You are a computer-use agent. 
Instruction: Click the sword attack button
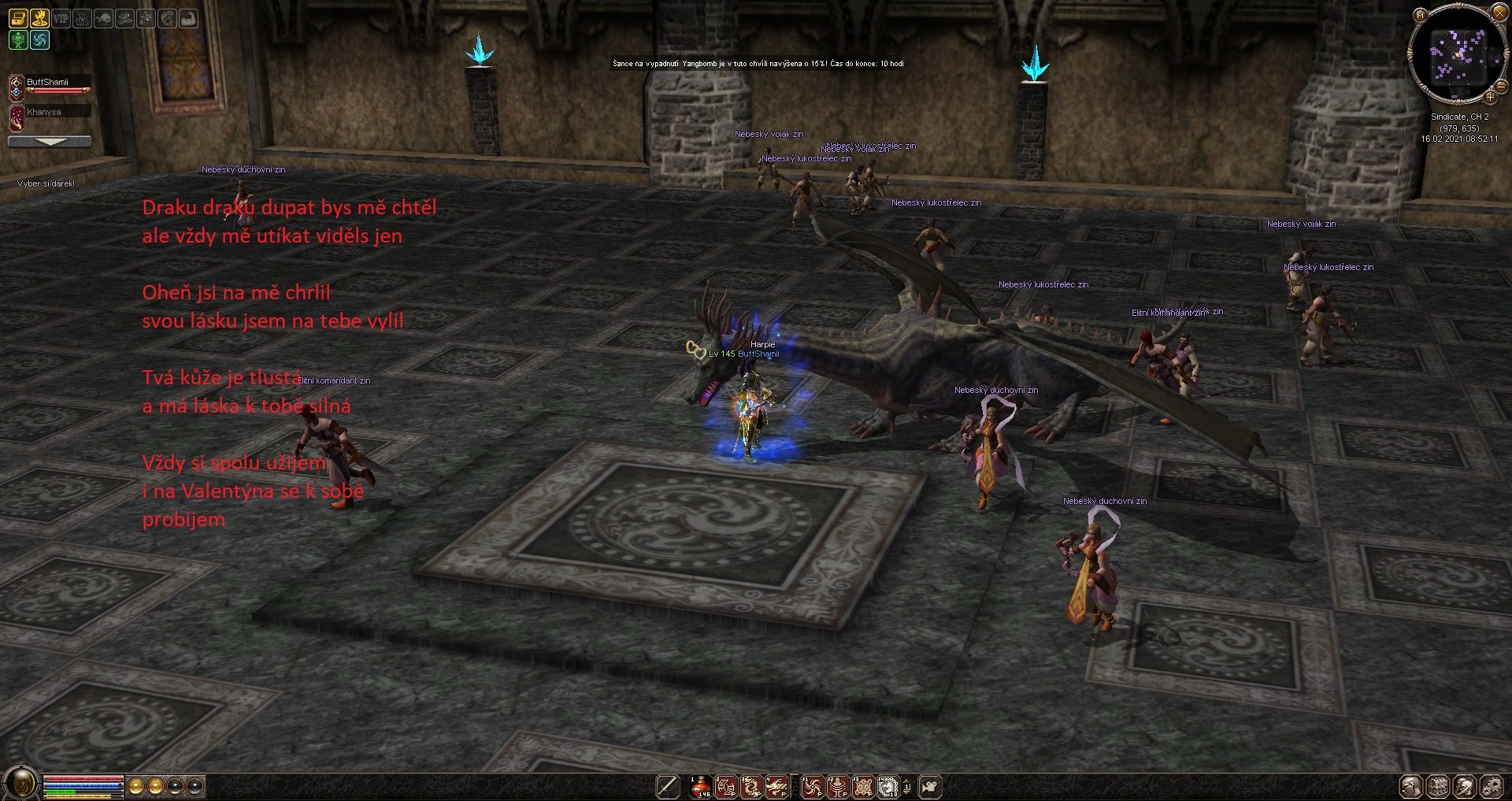point(668,786)
